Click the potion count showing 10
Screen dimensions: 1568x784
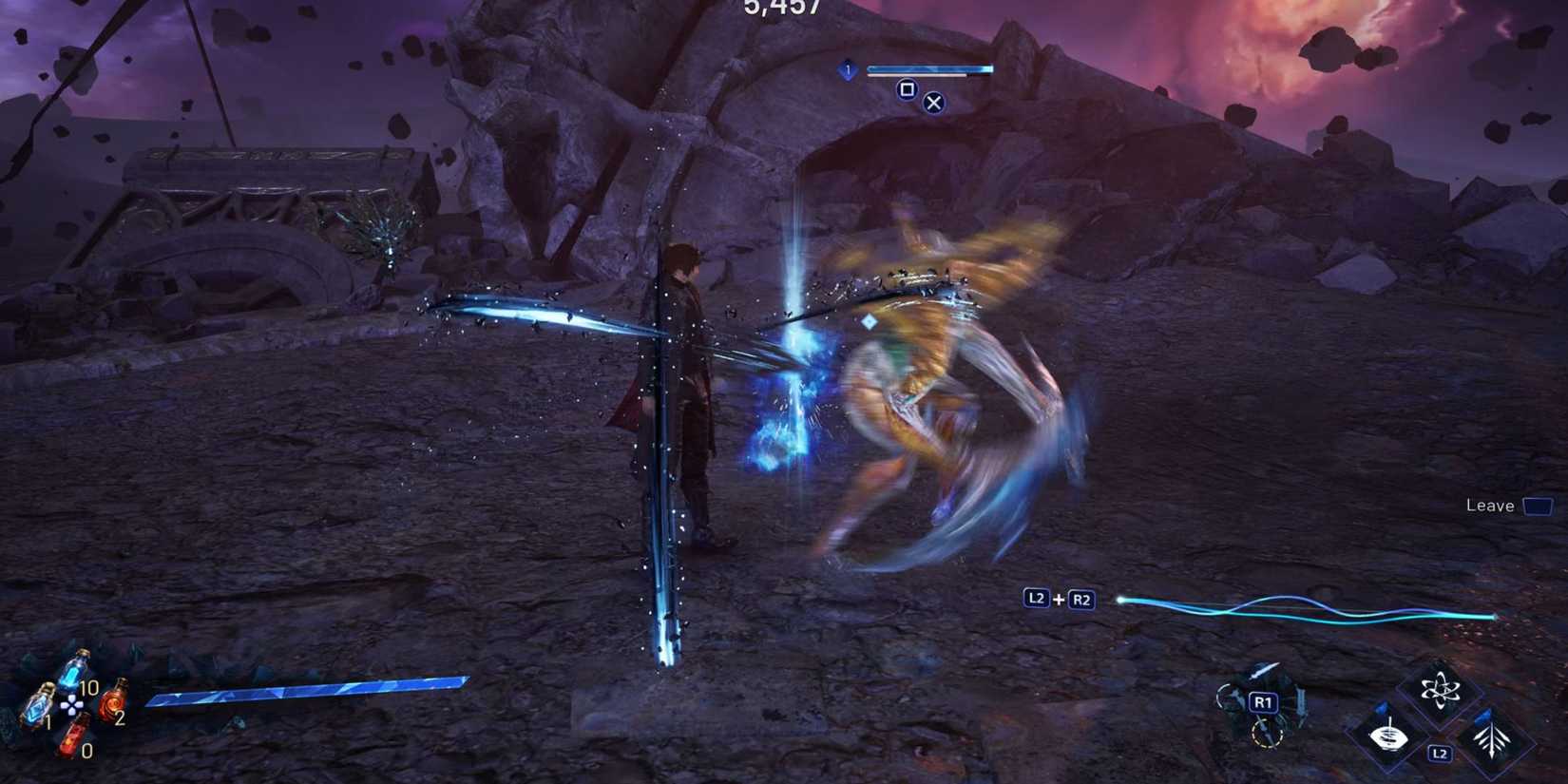(x=89, y=688)
